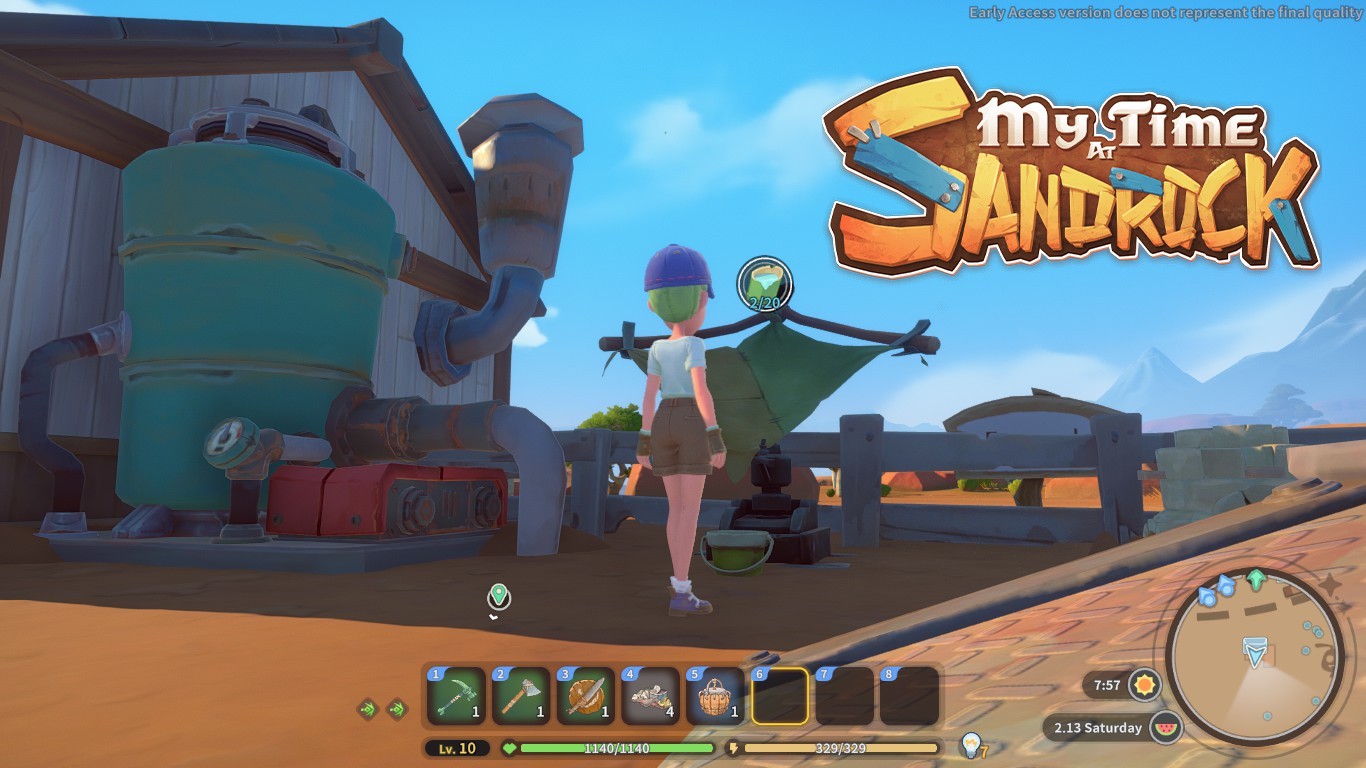Select the dew collector 2/20 water icon
The image size is (1366, 768).
pyautogui.click(x=764, y=284)
